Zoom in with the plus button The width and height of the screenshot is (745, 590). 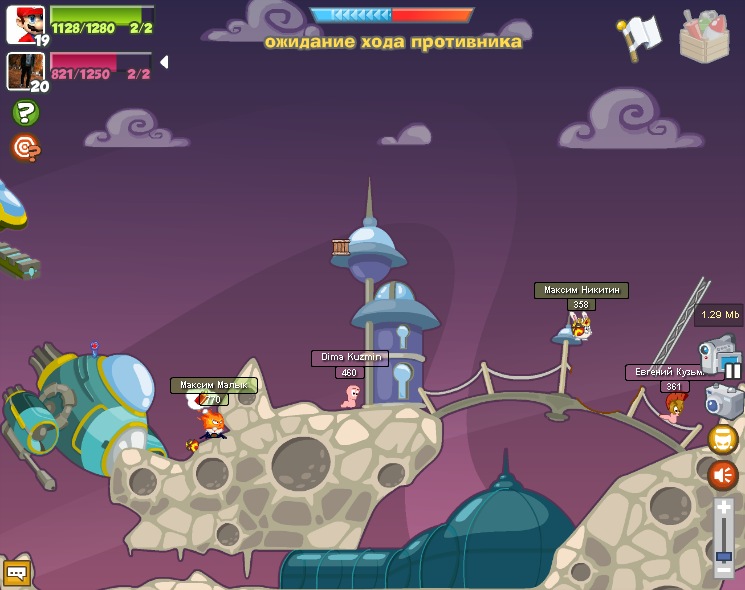point(723,509)
